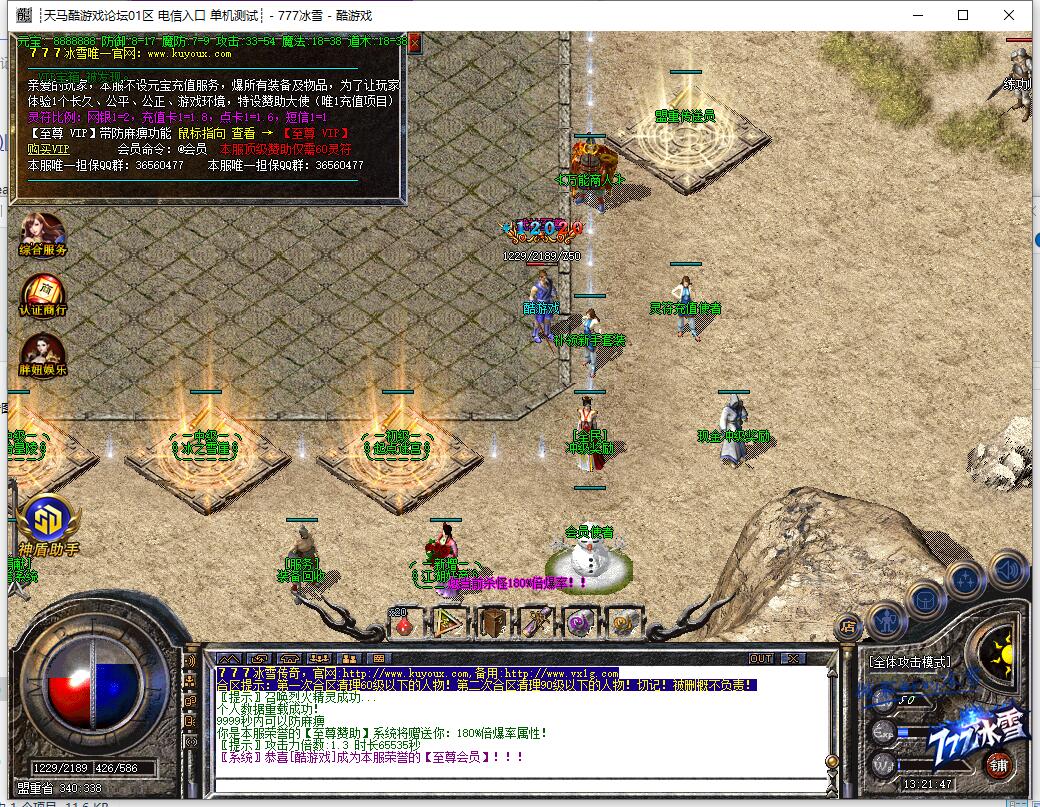1040x807 pixels.
Task: Open the red 铺 stall button
Action: [x=998, y=766]
